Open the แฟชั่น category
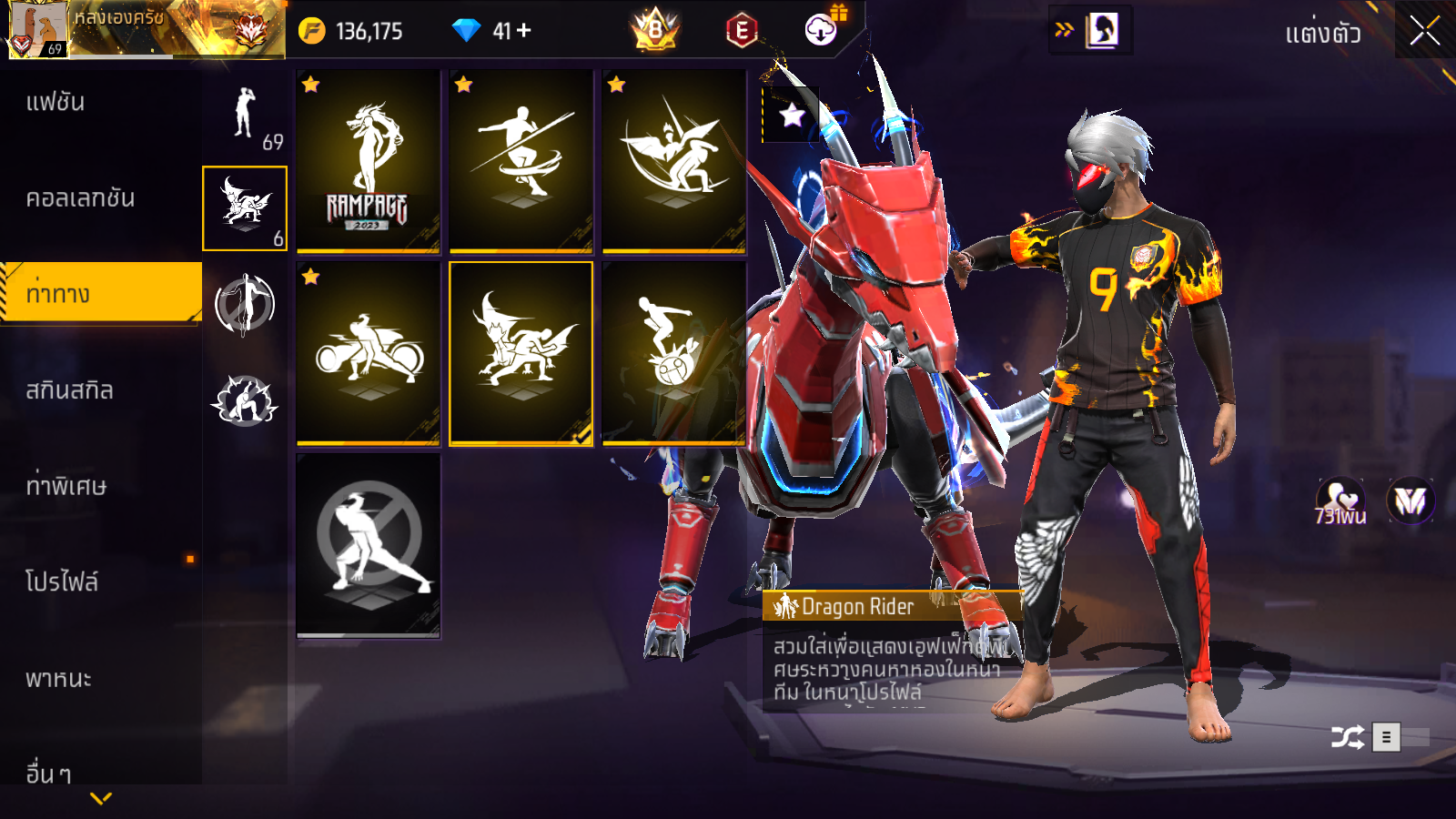 pos(56,102)
